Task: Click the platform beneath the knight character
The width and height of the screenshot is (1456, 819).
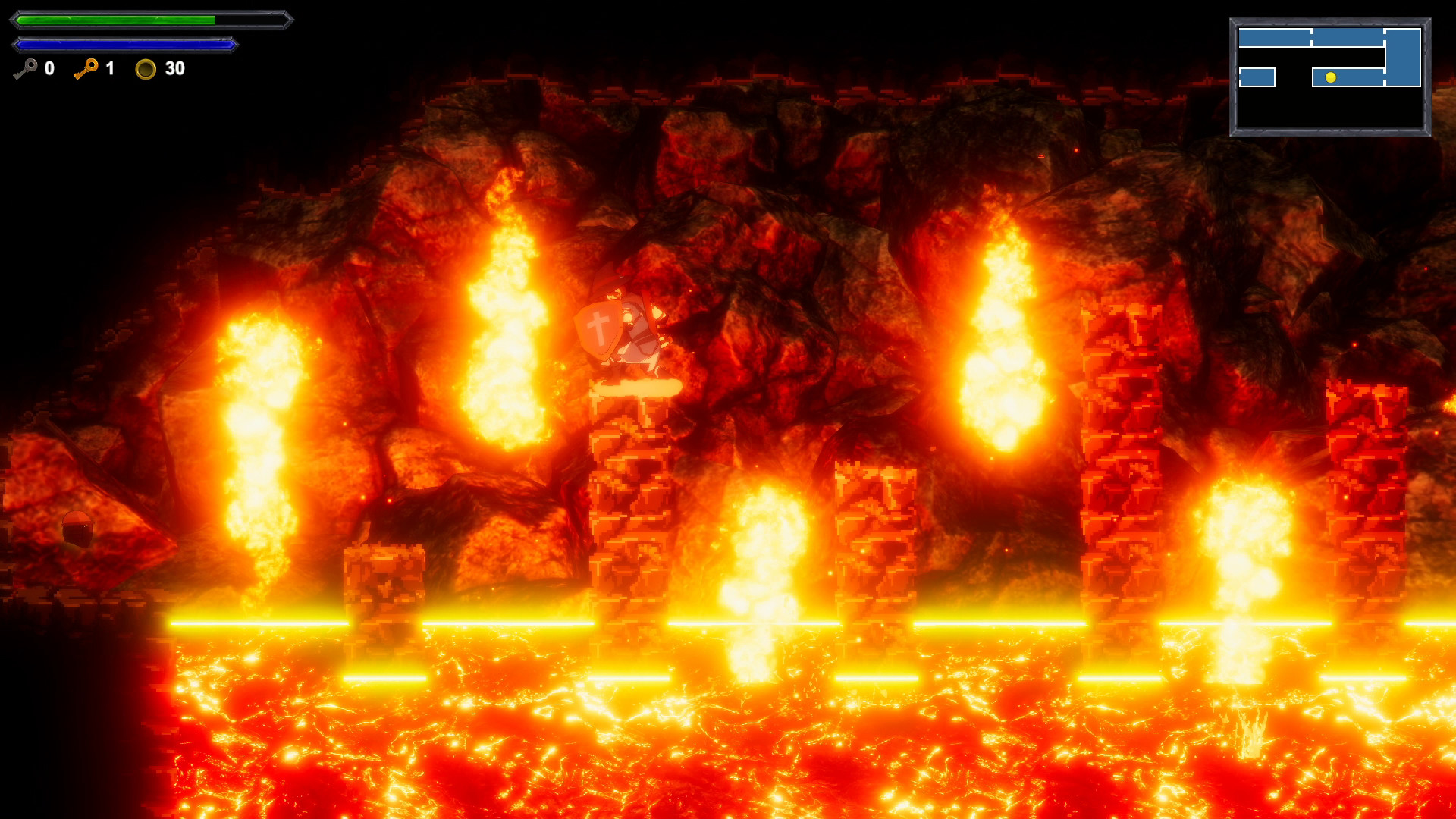Action: click(x=637, y=388)
